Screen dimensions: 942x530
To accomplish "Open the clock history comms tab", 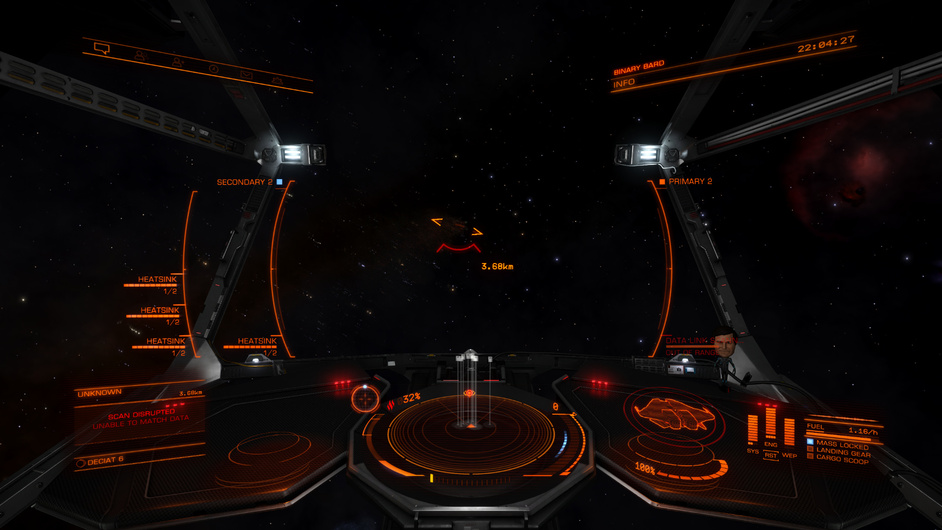I will coord(213,68).
